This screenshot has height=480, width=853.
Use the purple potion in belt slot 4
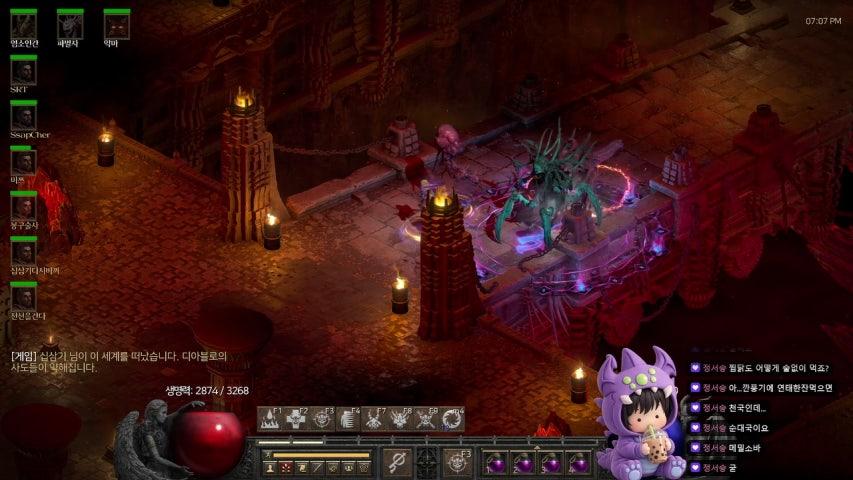pyautogui.click(x=578, y=463)
